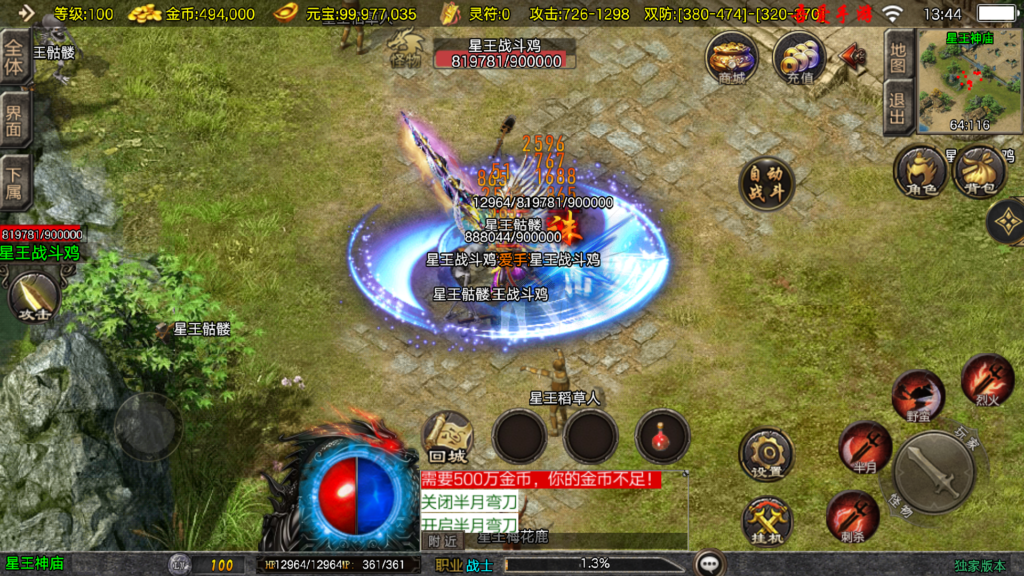Open the 商城 shop
The height and width of the screenshot is (576, 1024).
731,58
